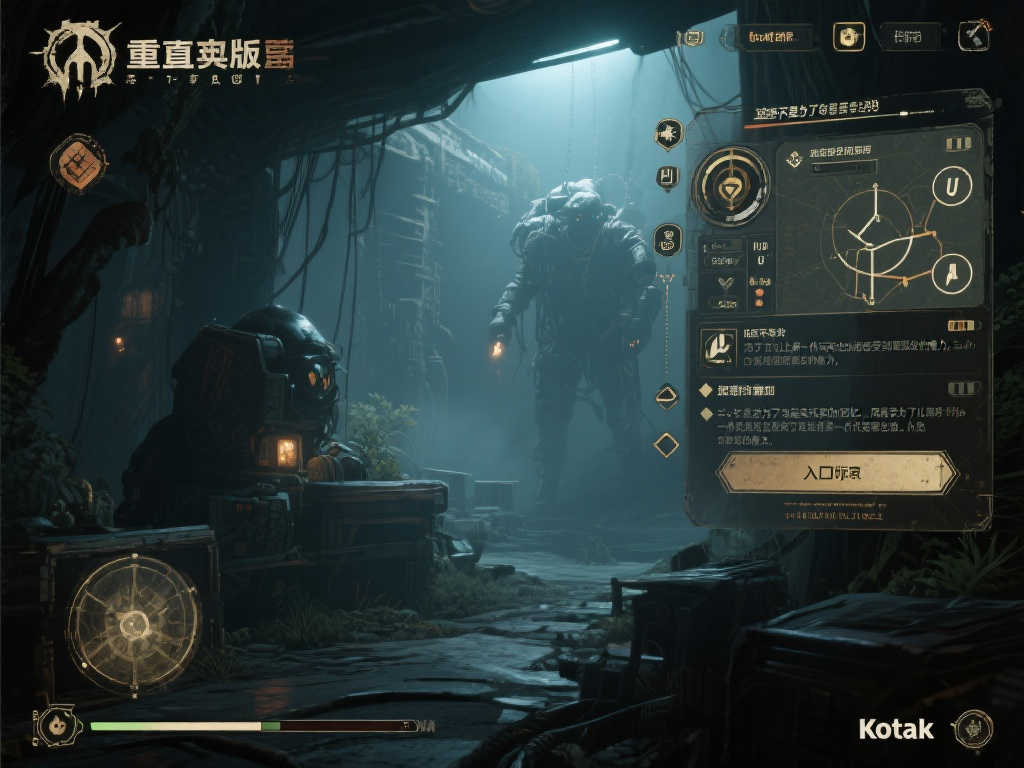Screen dimensions: 1024x768
Task: Select the circular compass dial at bottom left
Action: coord(134,624)
